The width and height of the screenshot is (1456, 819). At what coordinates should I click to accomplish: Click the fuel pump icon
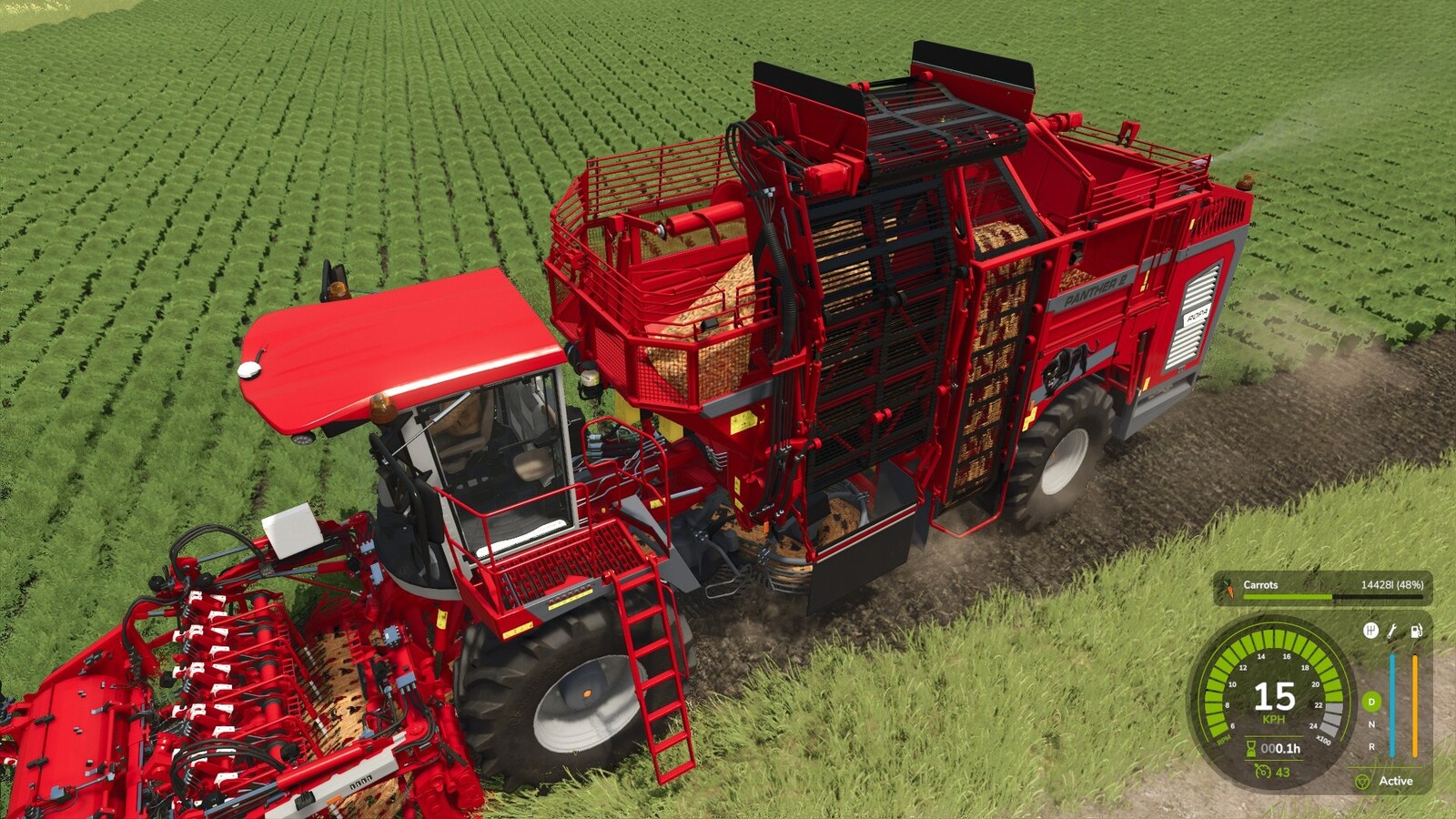(1415, 631)
